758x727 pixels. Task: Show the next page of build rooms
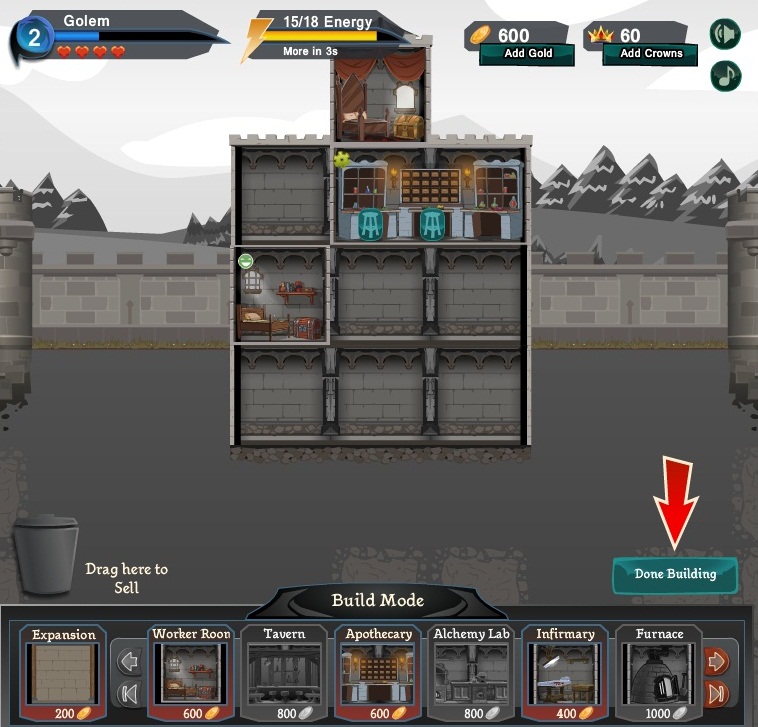coord(717,661)
